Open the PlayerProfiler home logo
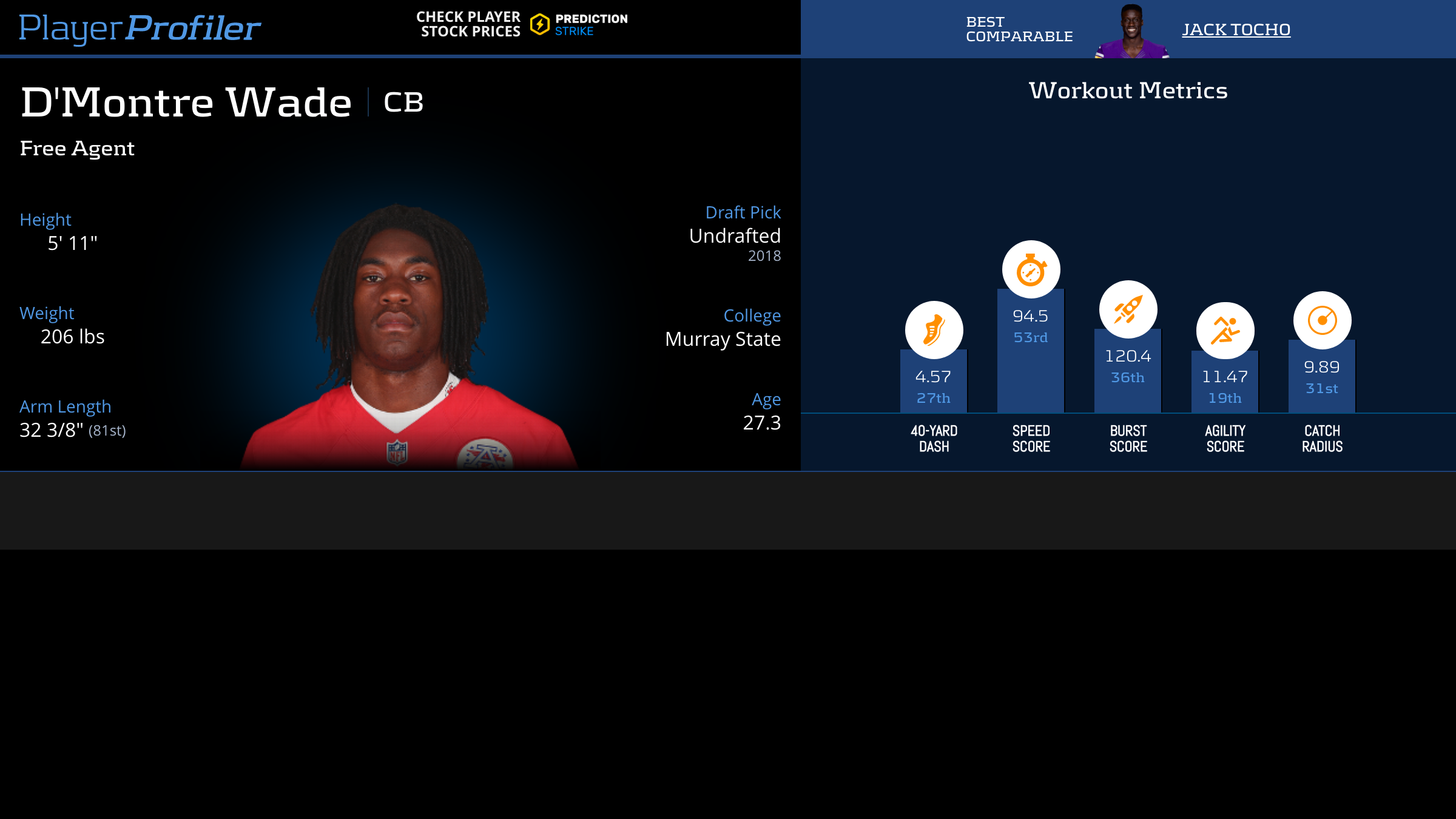Screen dimensions: 1456x819 tap(140, 28)
